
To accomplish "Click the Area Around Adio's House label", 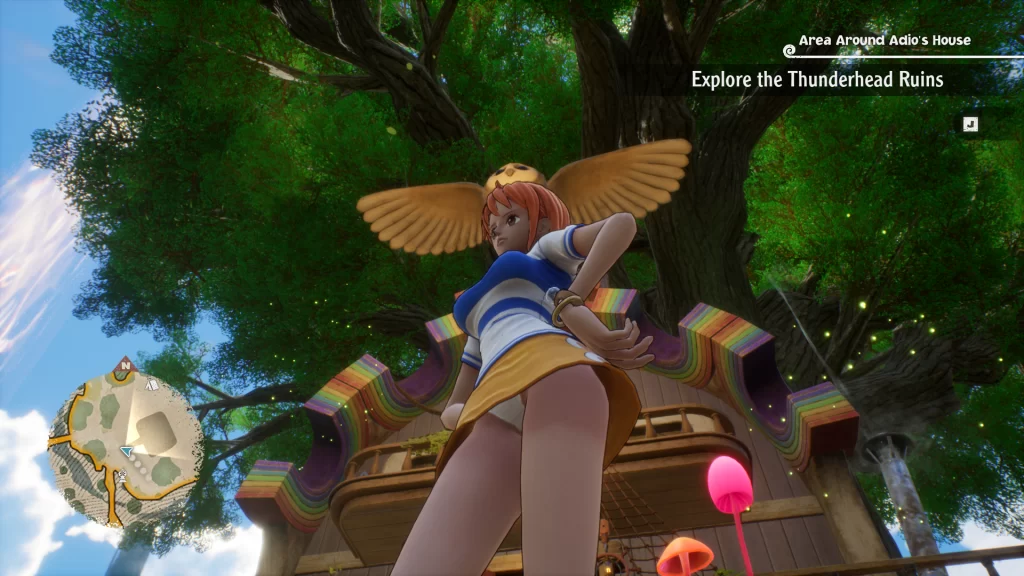I will tap(884, 41).
